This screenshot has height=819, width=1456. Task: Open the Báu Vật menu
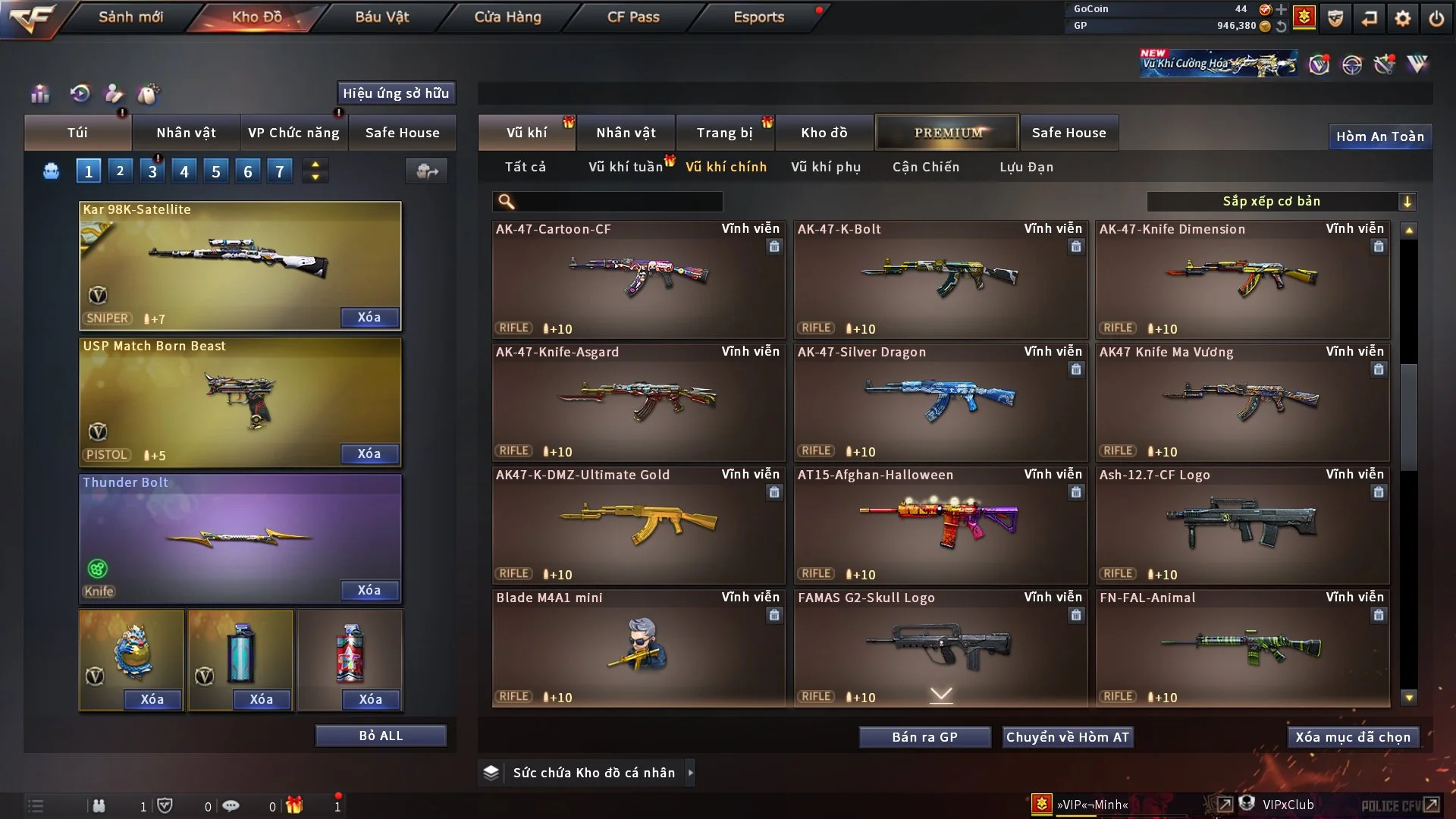(x=382, y=17)
